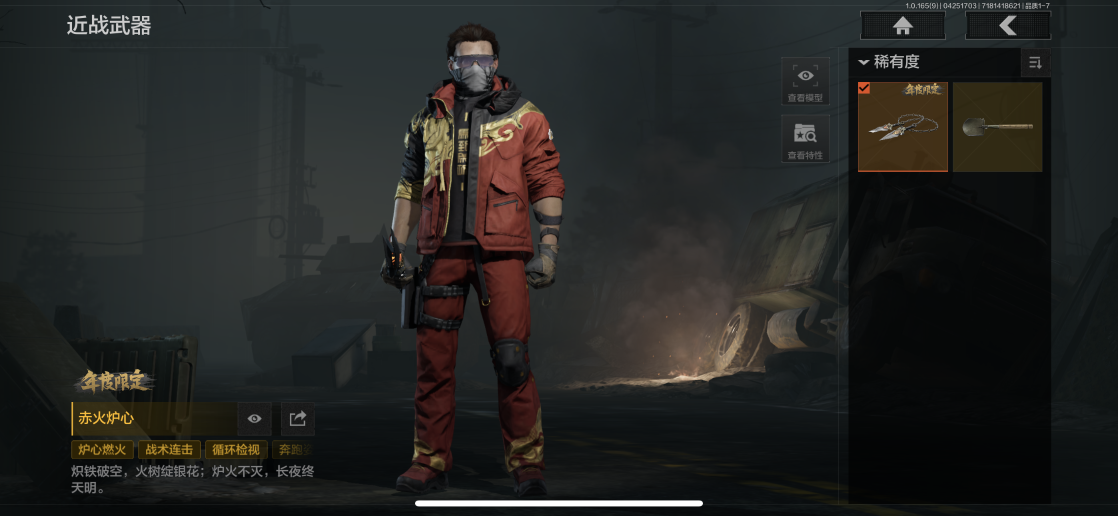Toggle the sort order button
The image size is (1118, 516).
[1035, 63]
